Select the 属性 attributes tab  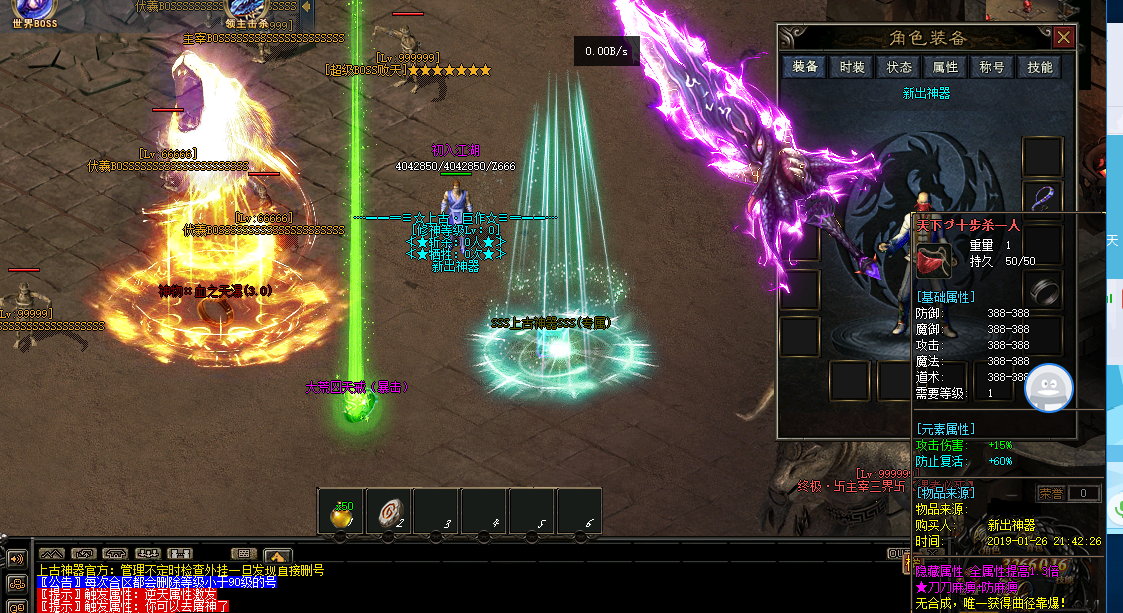coord(945,67)
